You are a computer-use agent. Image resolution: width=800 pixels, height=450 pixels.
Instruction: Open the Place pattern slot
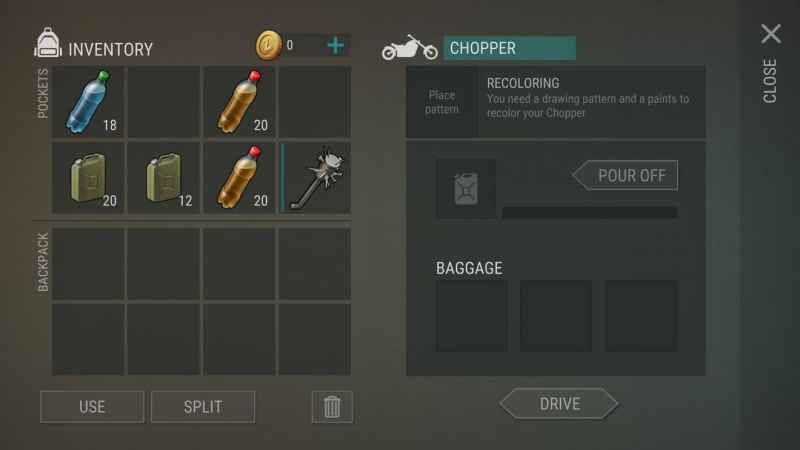(442, 102)
